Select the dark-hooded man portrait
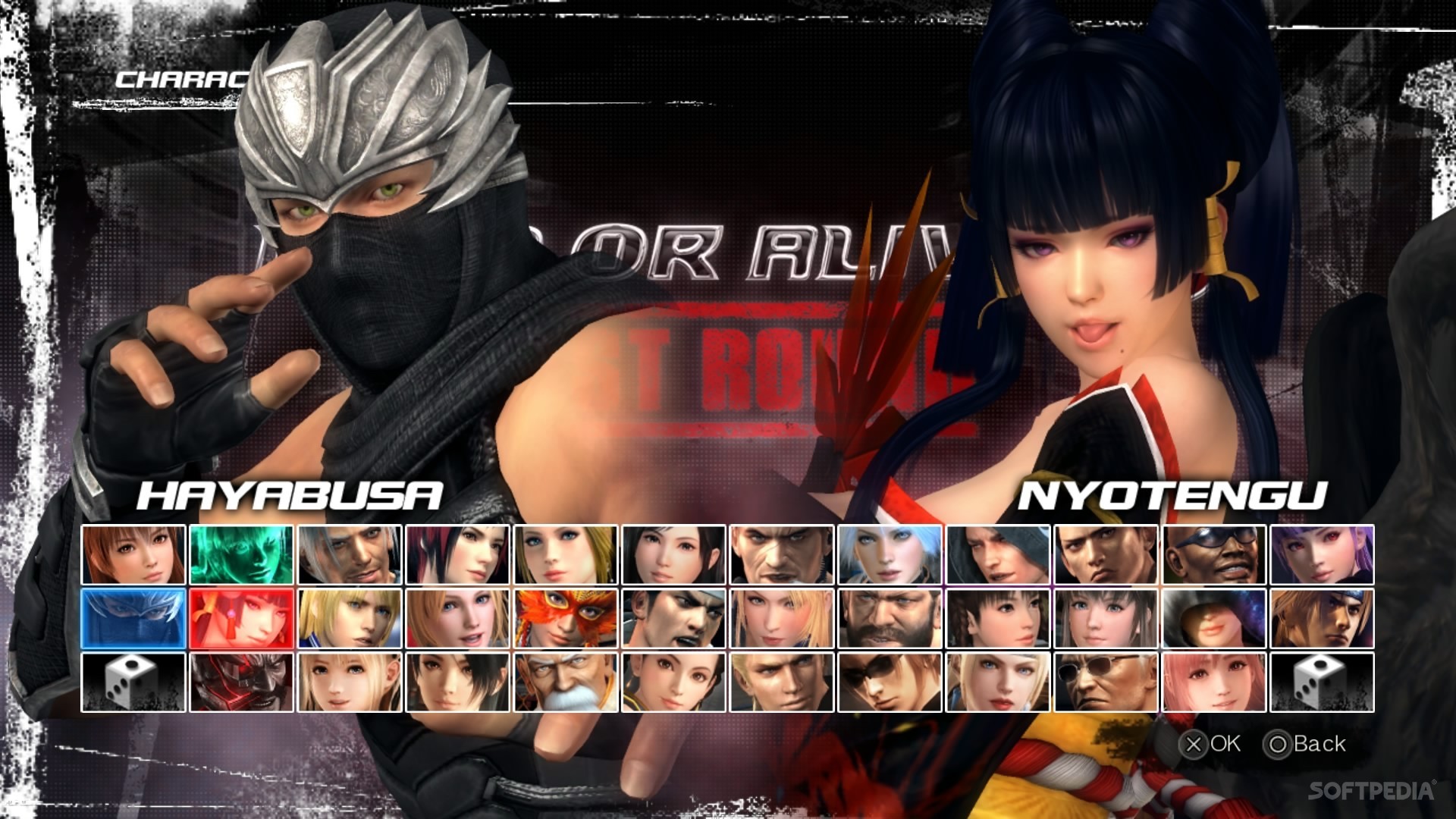Screen dimensions: 1456x819 click(998, 554)
